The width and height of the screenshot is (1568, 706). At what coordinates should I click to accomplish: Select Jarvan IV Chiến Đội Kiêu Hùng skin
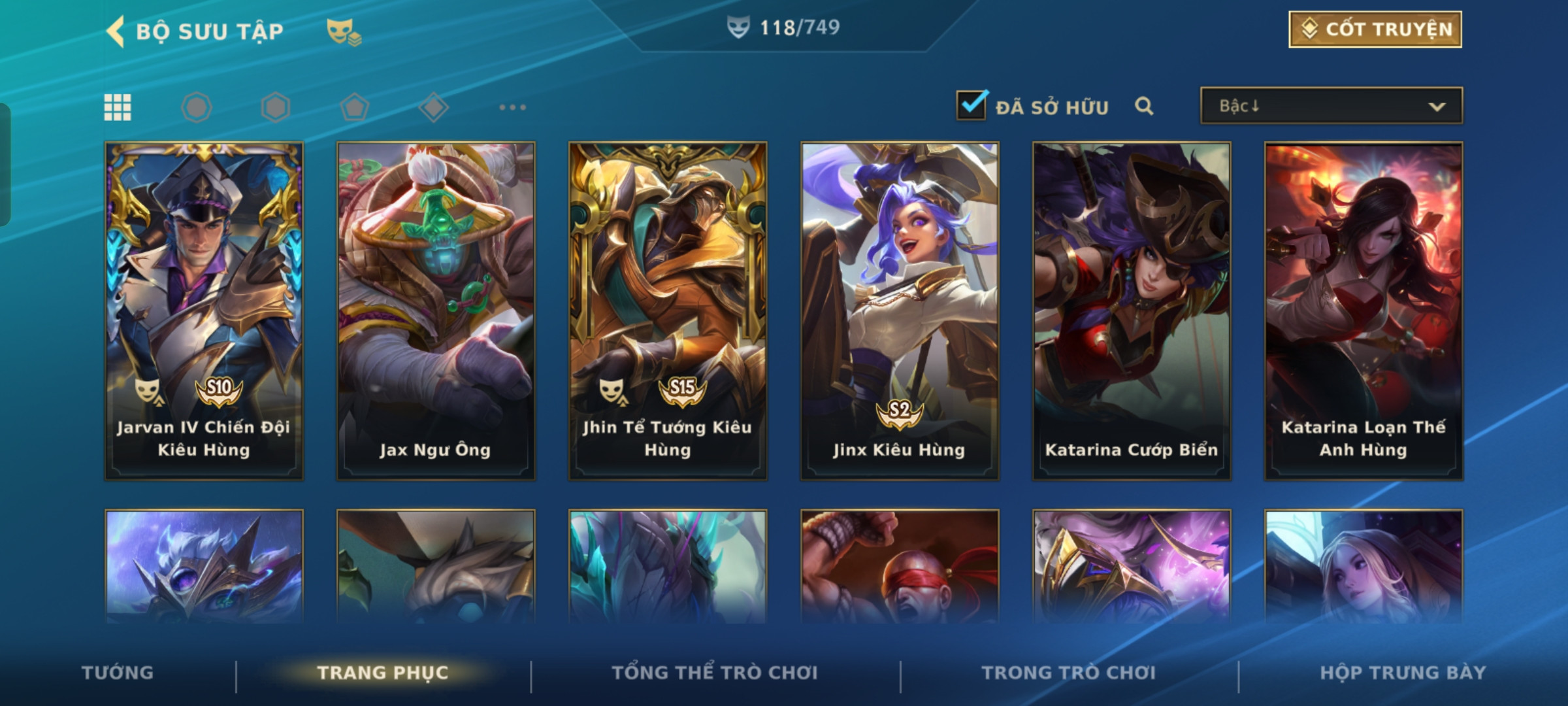click(x=204, y=311)
